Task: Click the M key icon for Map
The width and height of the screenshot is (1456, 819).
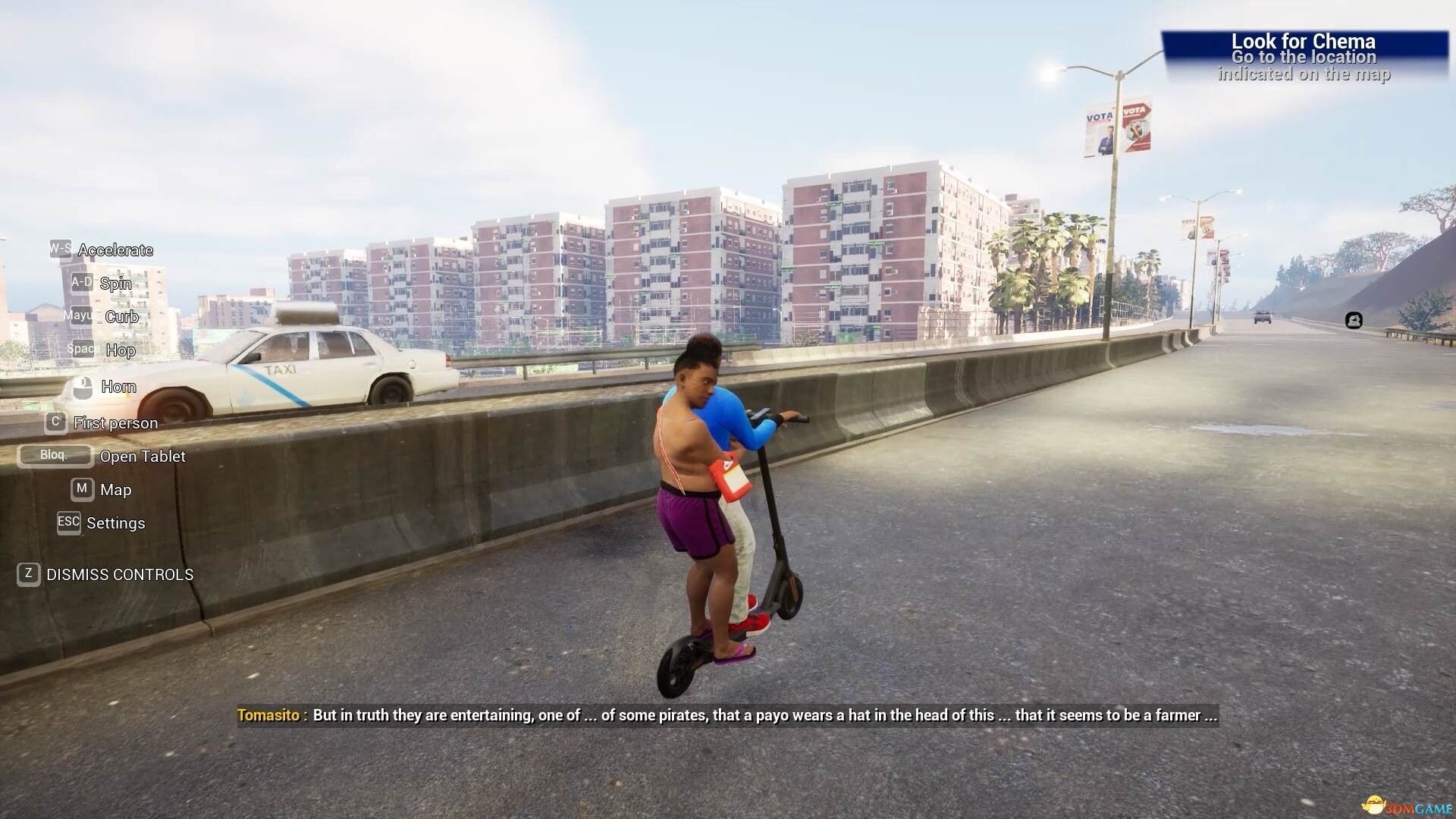Action: (81, 489)
